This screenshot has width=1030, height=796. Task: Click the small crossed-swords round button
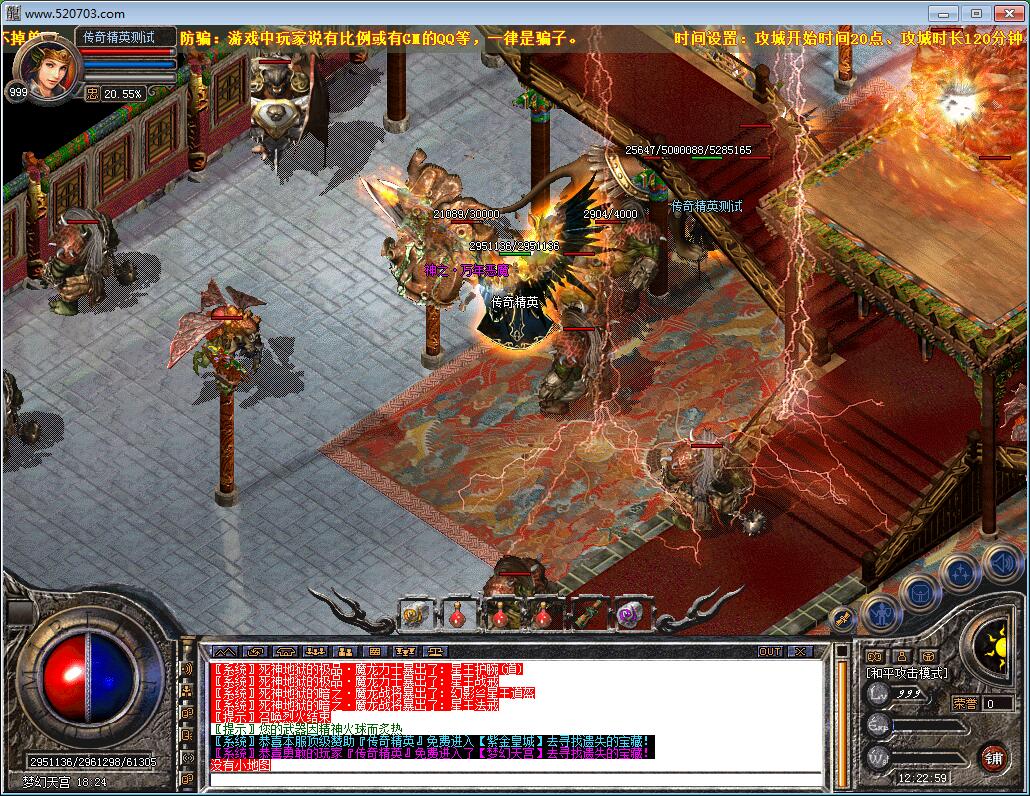843,618
